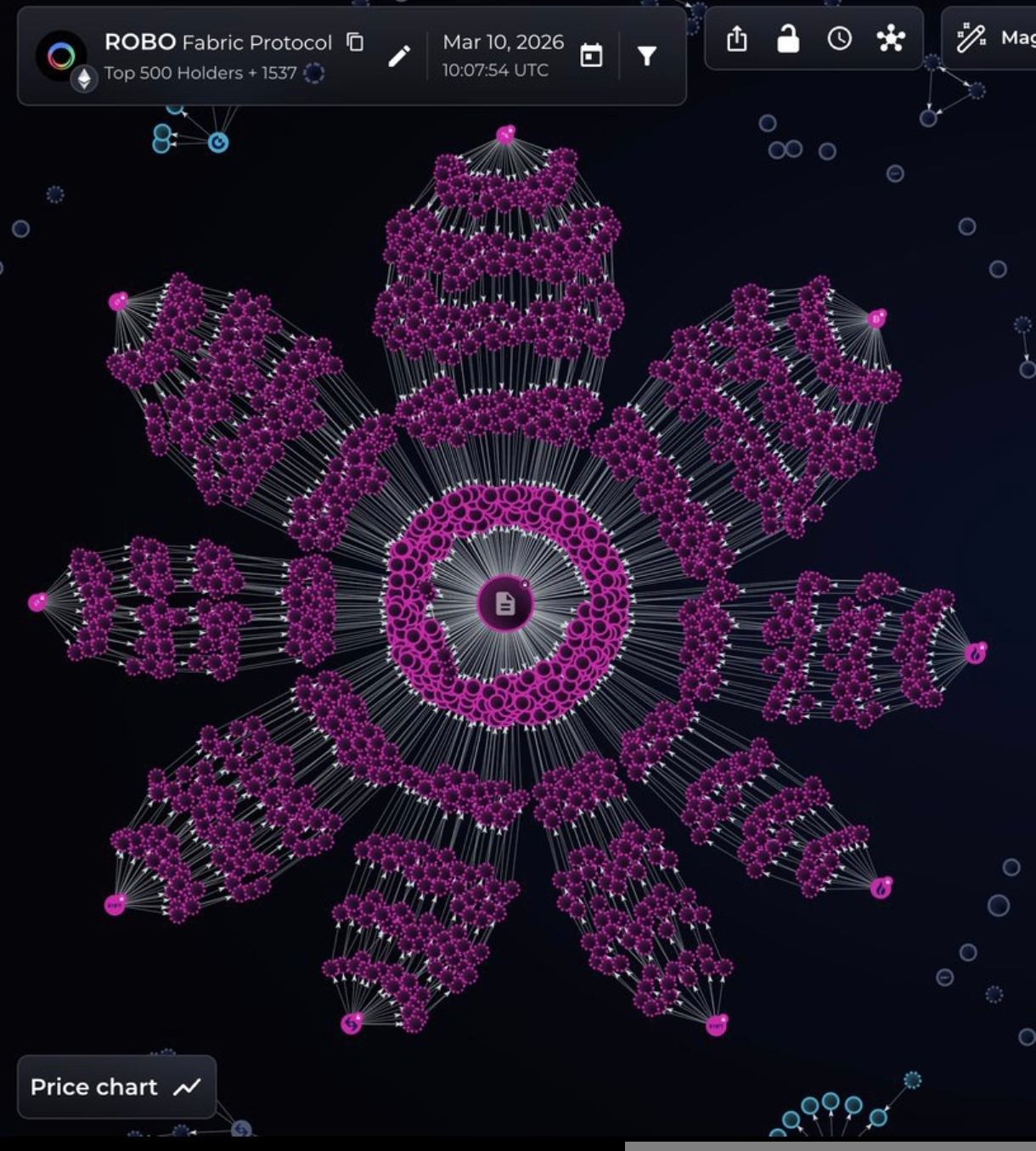Click the pencil edit icon
1036x1151 pixels.
coord(399,56)
